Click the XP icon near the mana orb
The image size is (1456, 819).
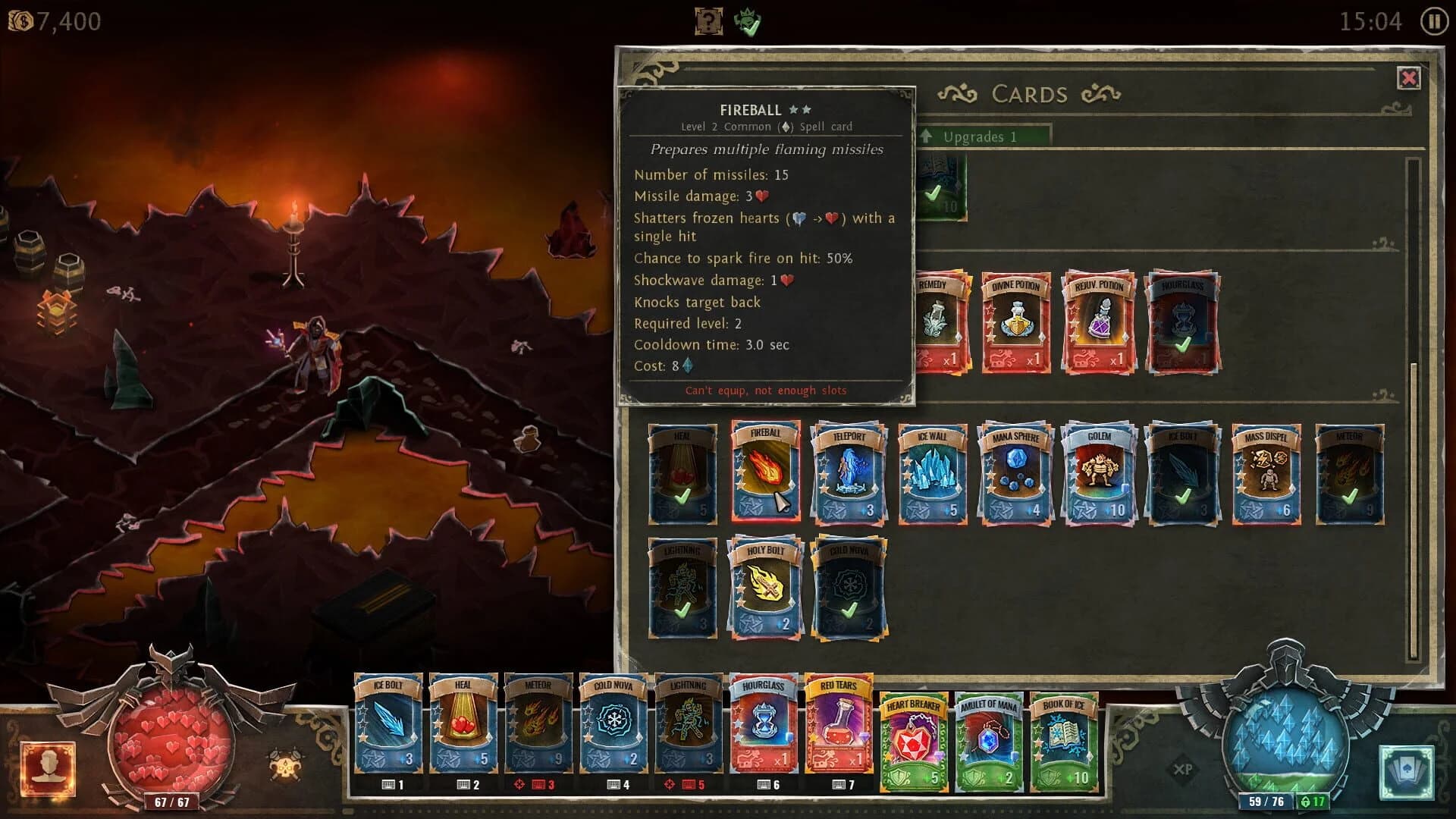click(x=1183, y=767)
